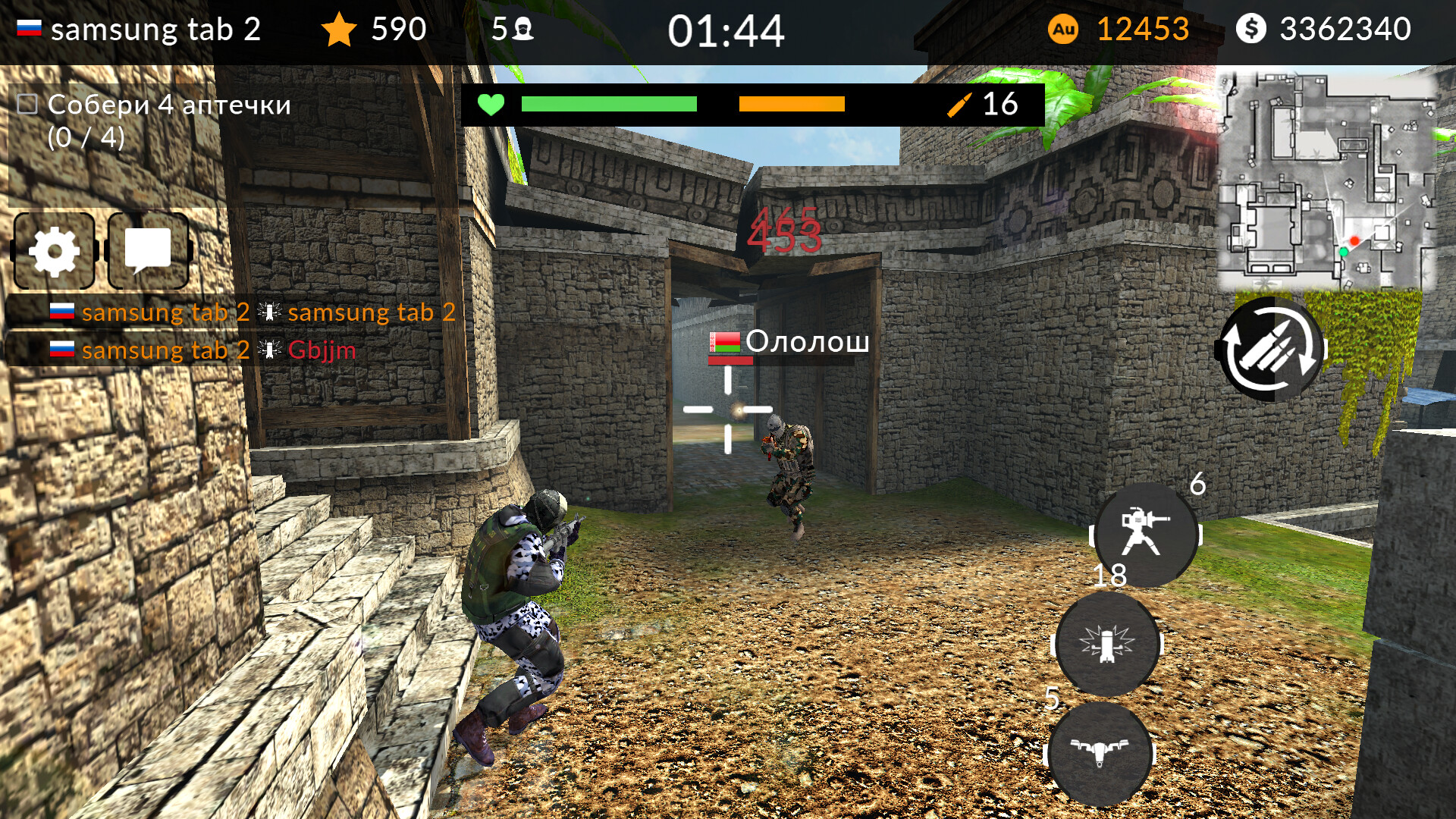Click the heart icon on the health bar
The height and width of the screenshot is (819, 1456).
491,104
